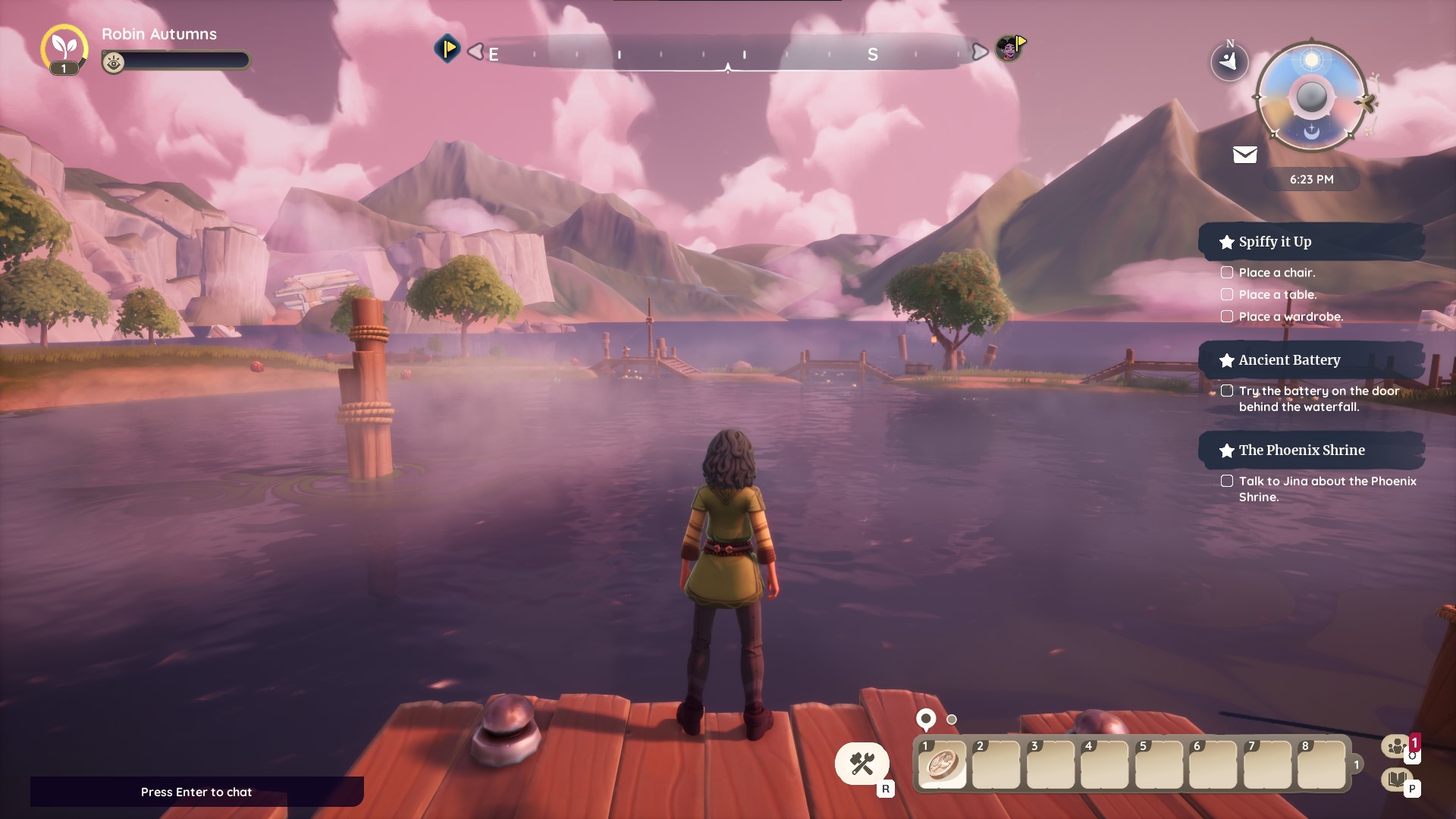
Task: Click the chat box input
Action: click(196, 792)
